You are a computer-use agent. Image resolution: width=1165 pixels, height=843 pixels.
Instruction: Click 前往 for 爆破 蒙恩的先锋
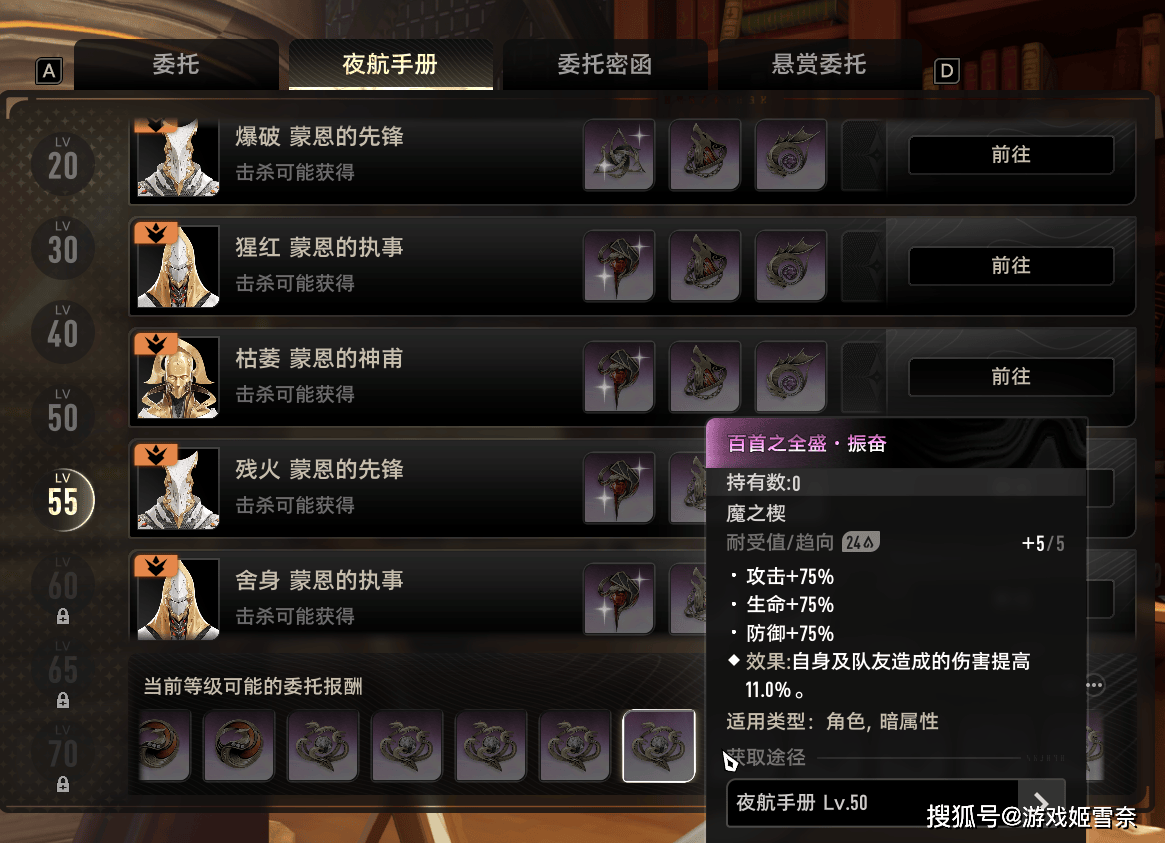pyautogui.click(x=1010, y=155)
